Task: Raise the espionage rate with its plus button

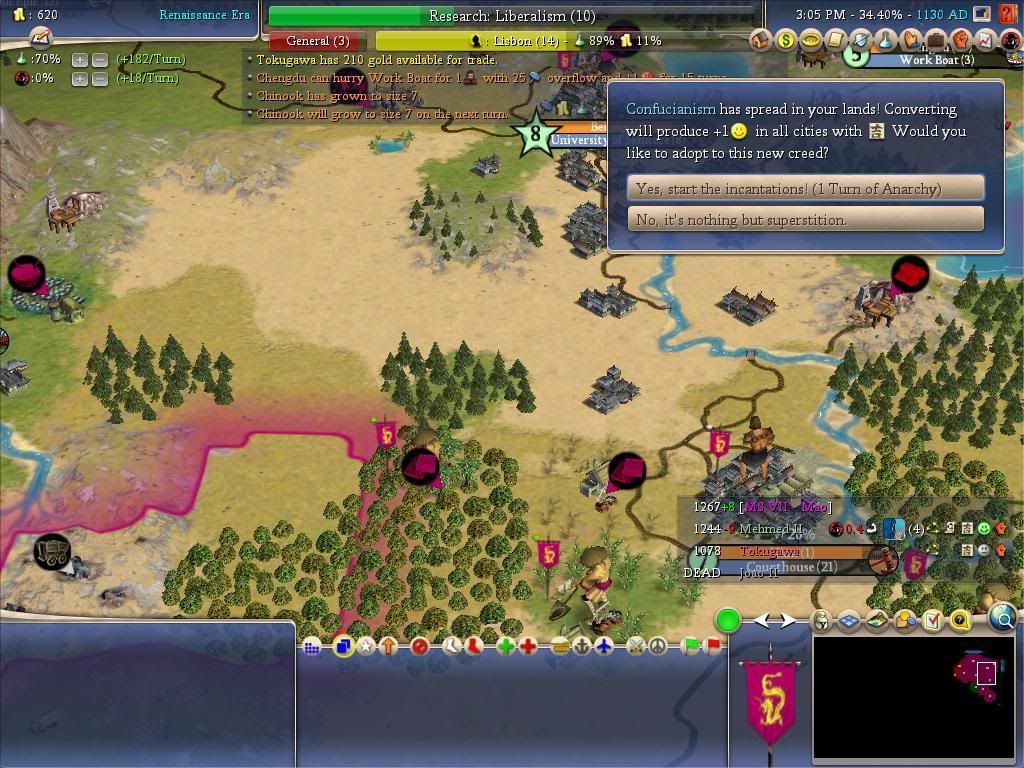Action: click(80, 78)
